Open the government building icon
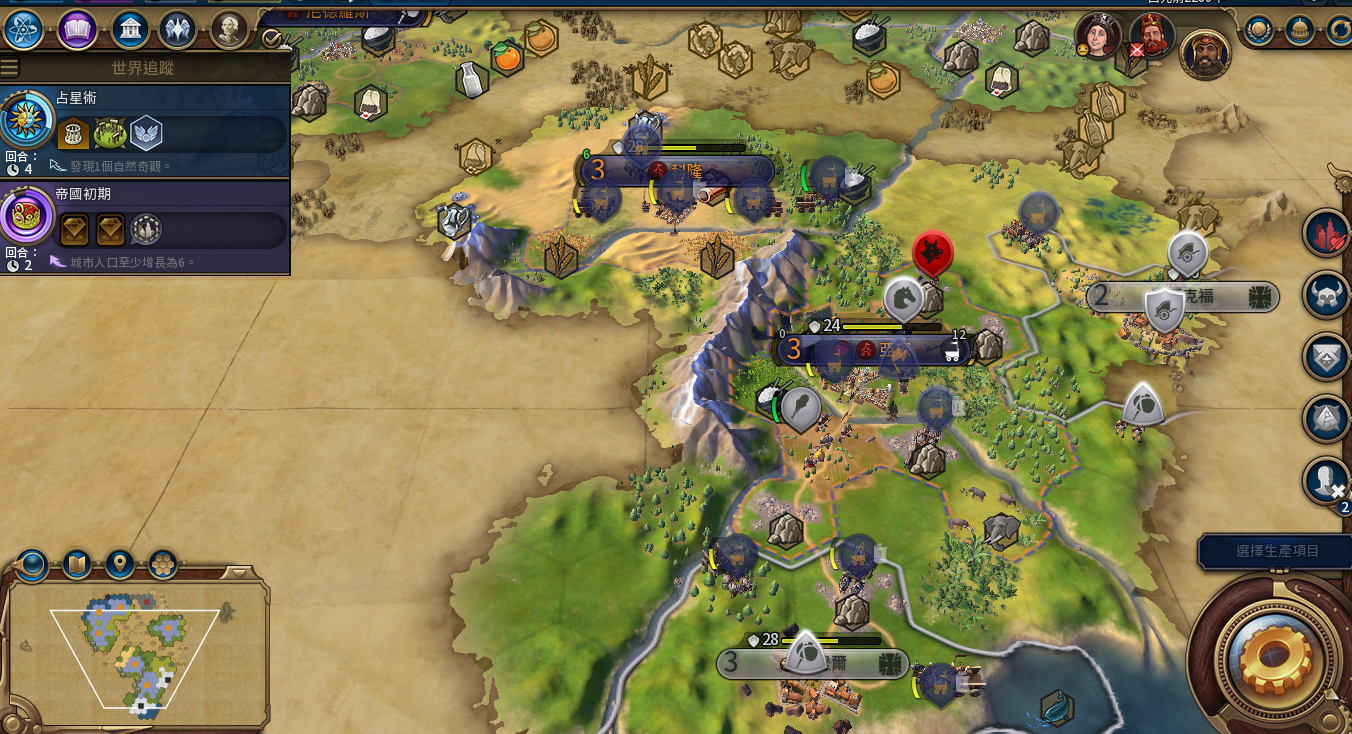The width and height of the screenshot is (1352, 734). pyautogui.click(x=131, y=30)
